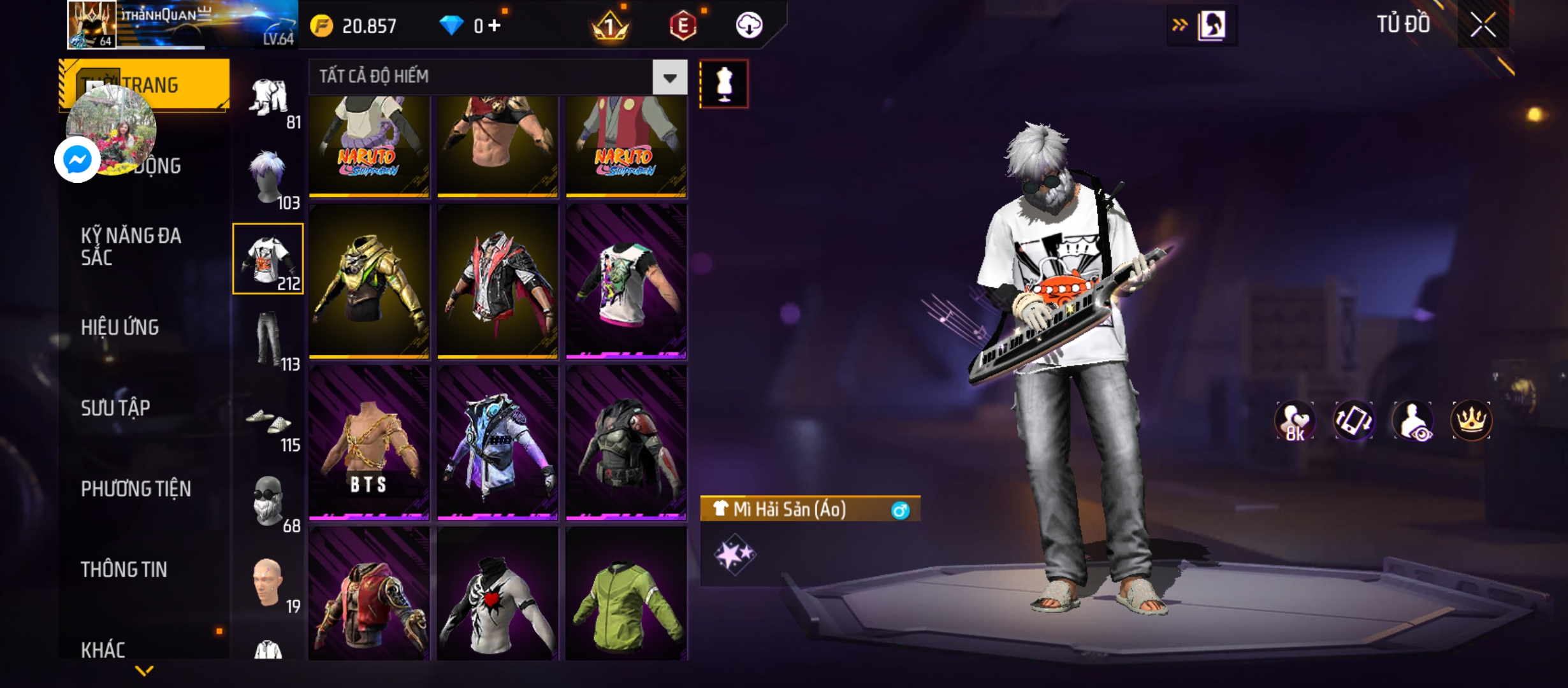
Task: Pick the BTS gold chain top
Action: click(369, 443)
